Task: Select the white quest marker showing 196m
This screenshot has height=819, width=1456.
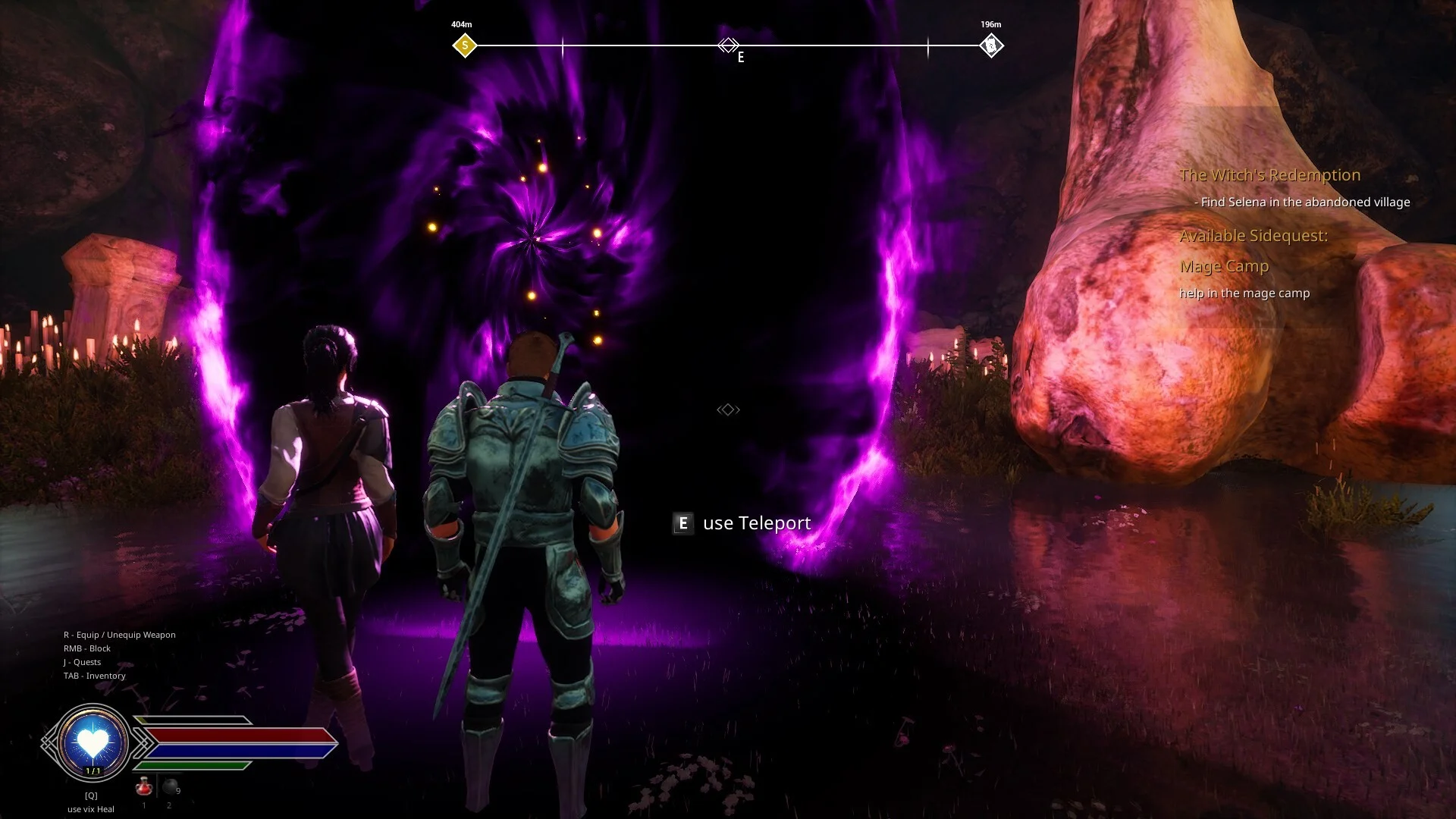Action: coord(990,45)
